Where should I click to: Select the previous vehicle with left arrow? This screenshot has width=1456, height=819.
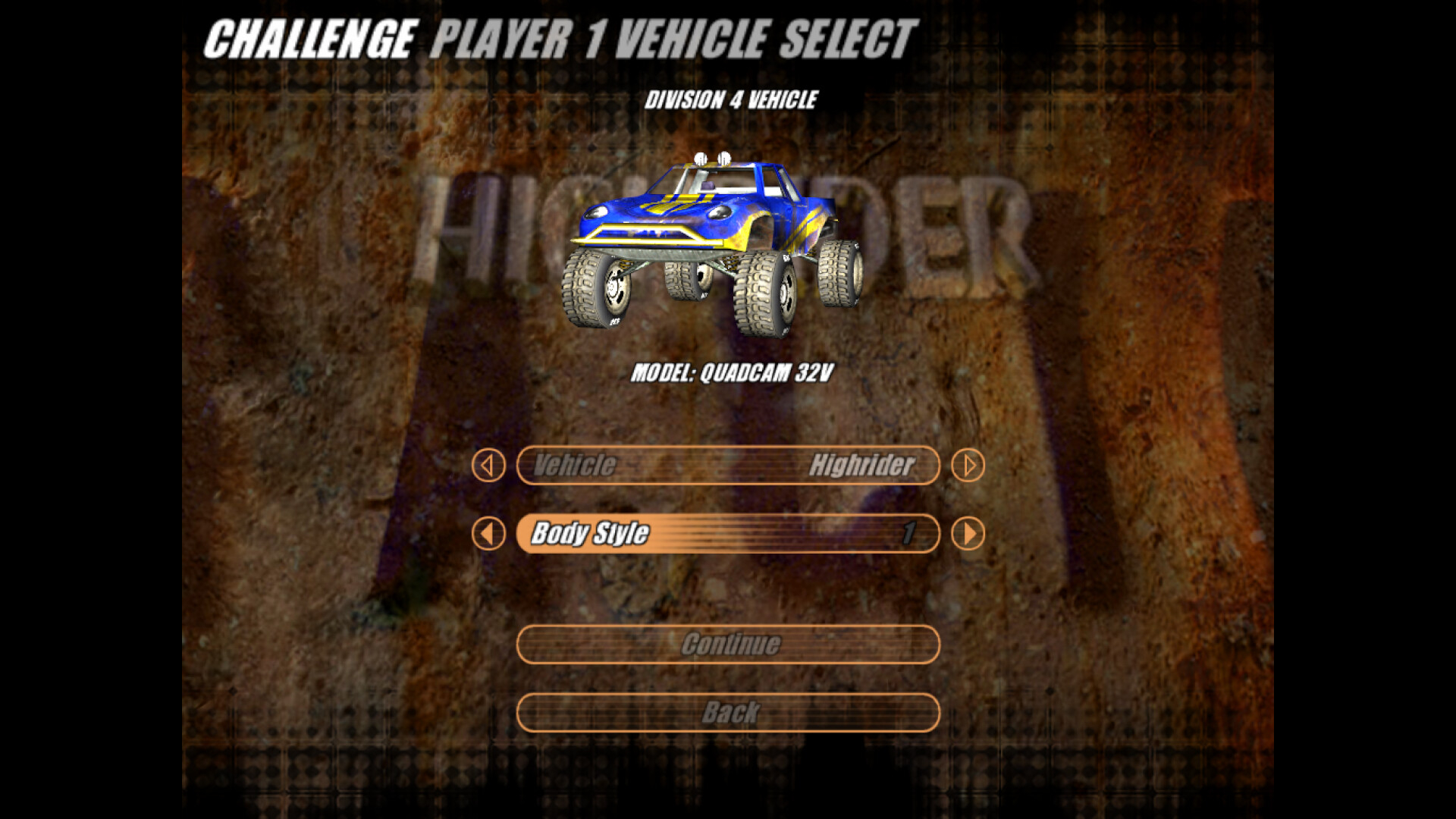pyautogui.click(x=488, y=465)
